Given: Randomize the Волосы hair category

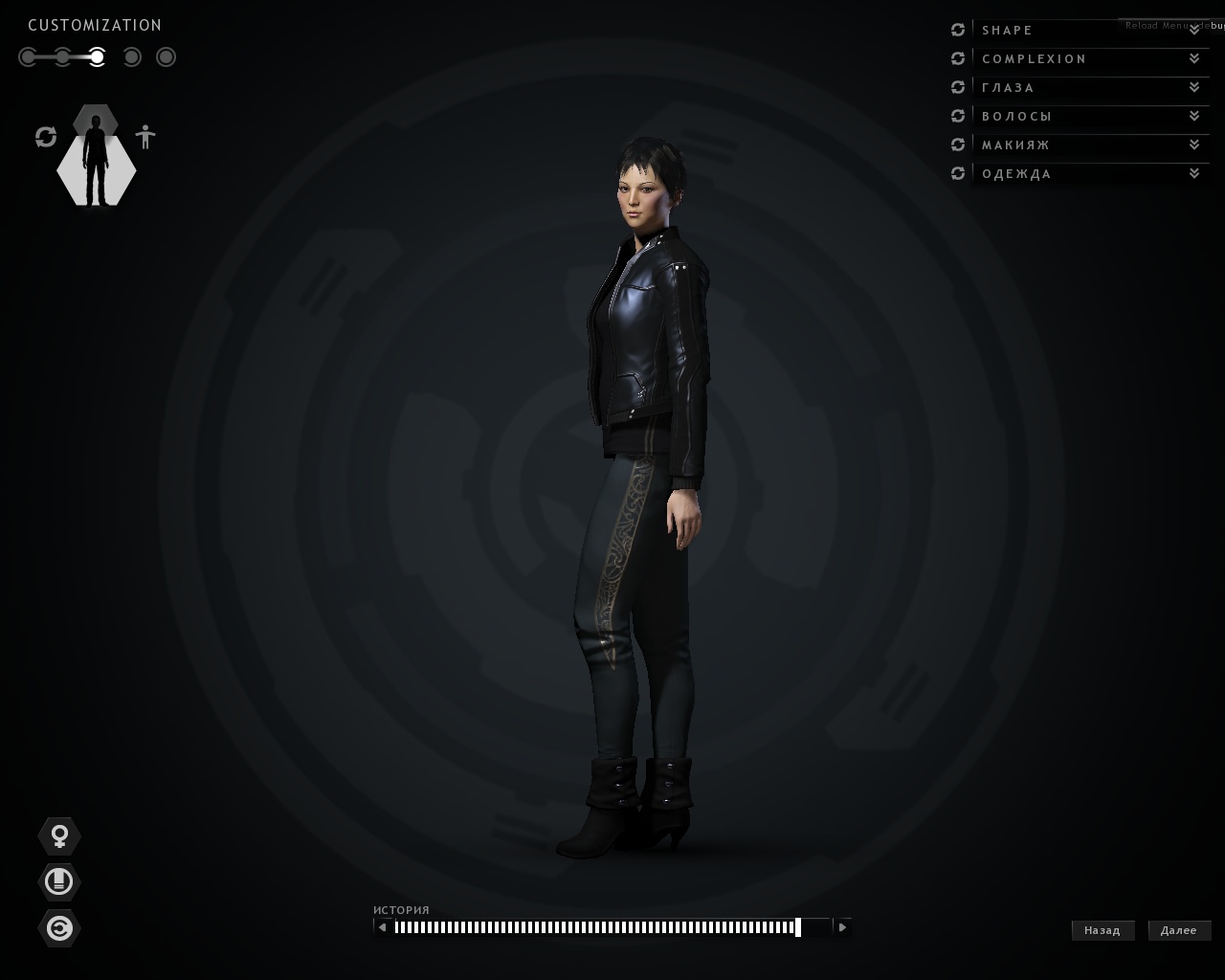Looking at the screenshot, I should click(958, 117).
